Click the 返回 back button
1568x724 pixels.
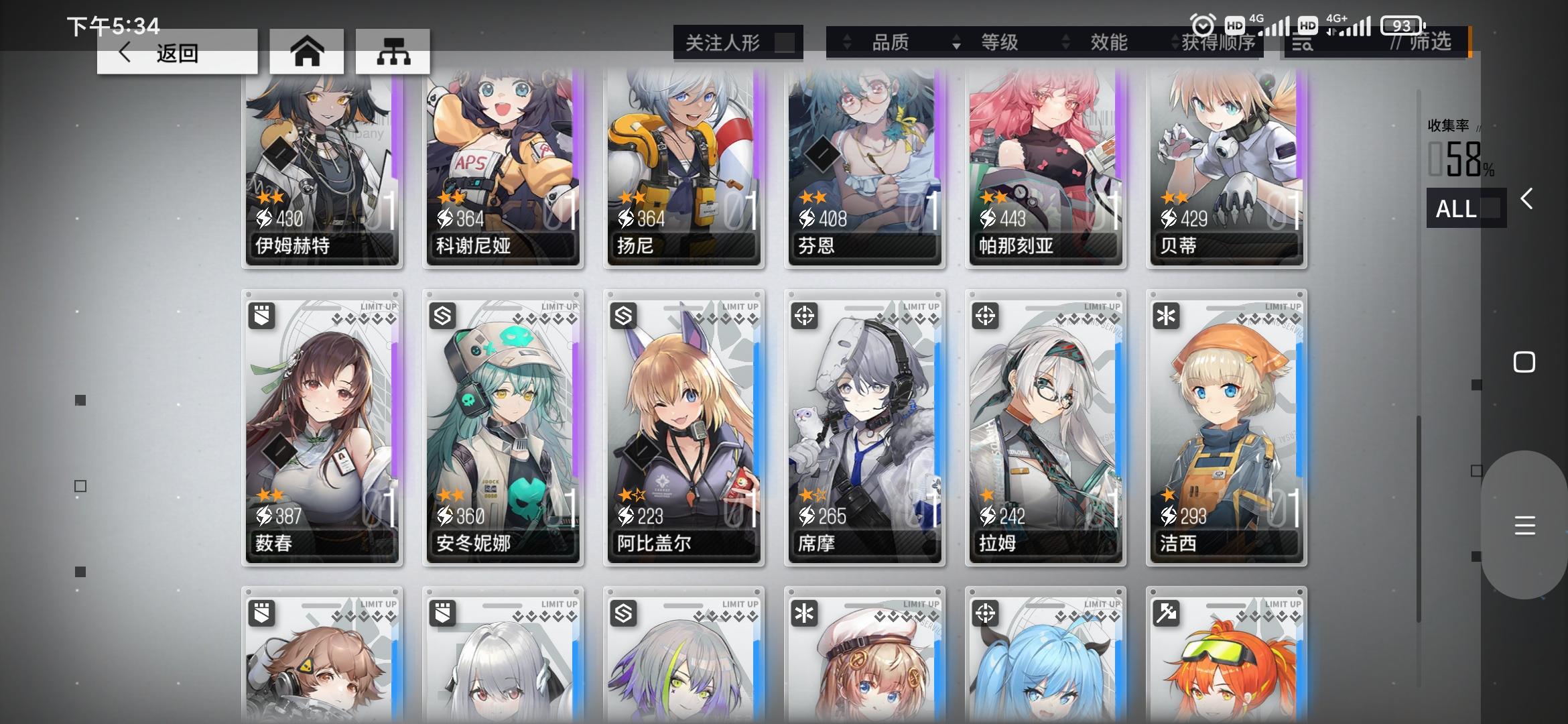(176, 52)
